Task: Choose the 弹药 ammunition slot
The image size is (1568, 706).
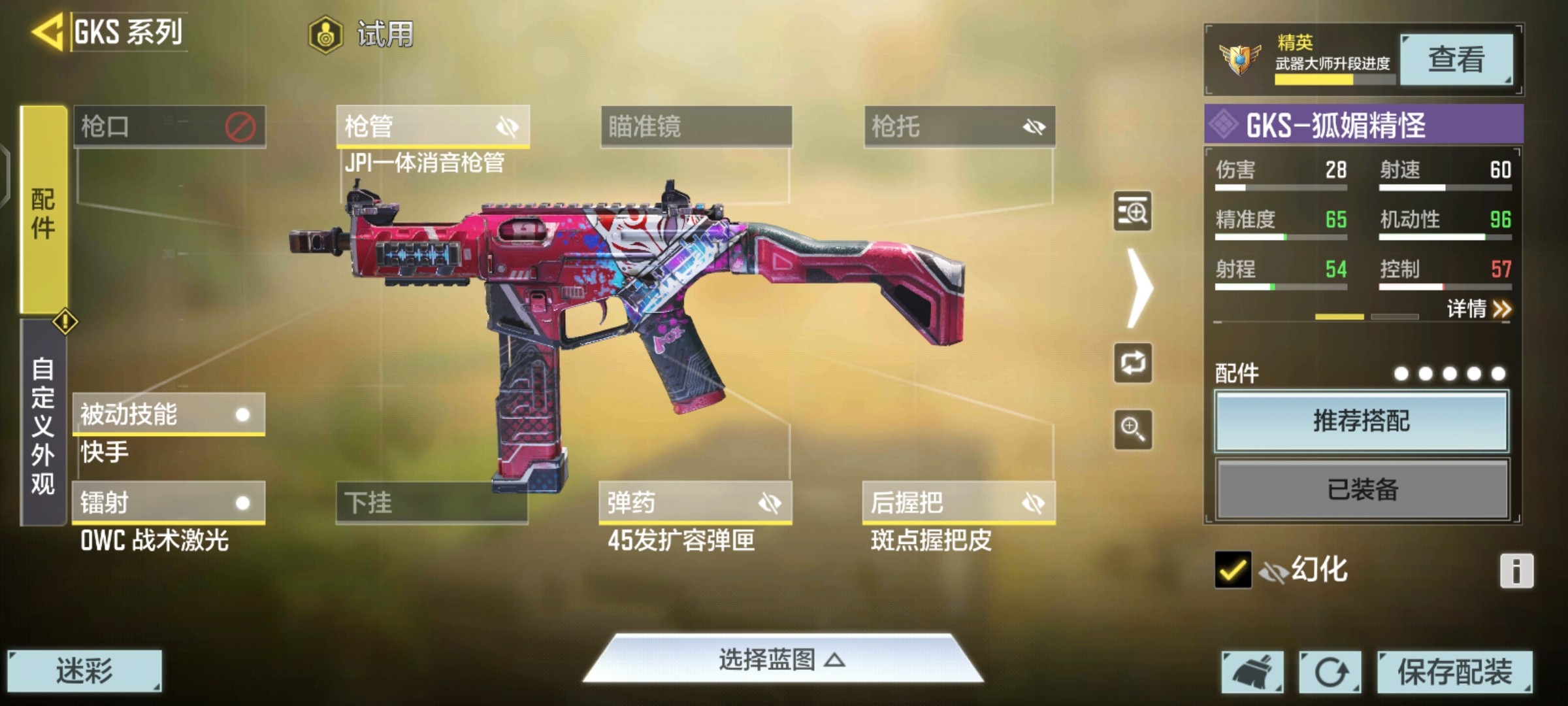Action: point(695,503)
